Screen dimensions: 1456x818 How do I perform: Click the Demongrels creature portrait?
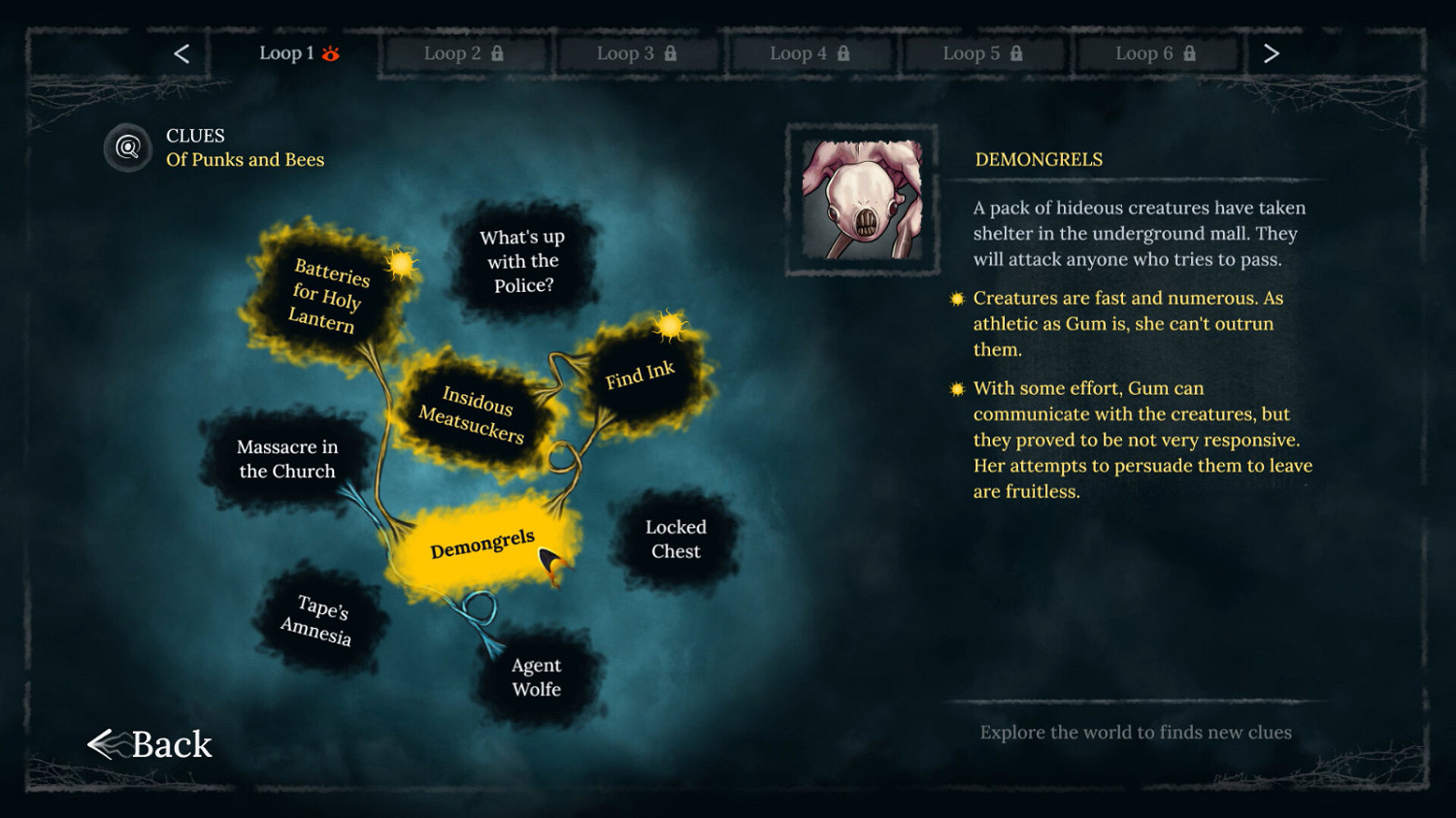863,198
